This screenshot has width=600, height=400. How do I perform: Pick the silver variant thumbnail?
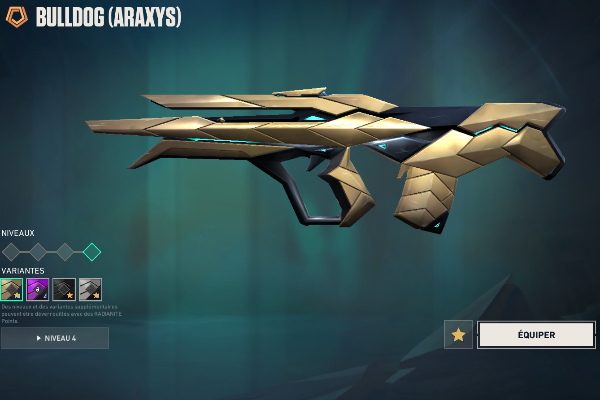coord(90,289)
